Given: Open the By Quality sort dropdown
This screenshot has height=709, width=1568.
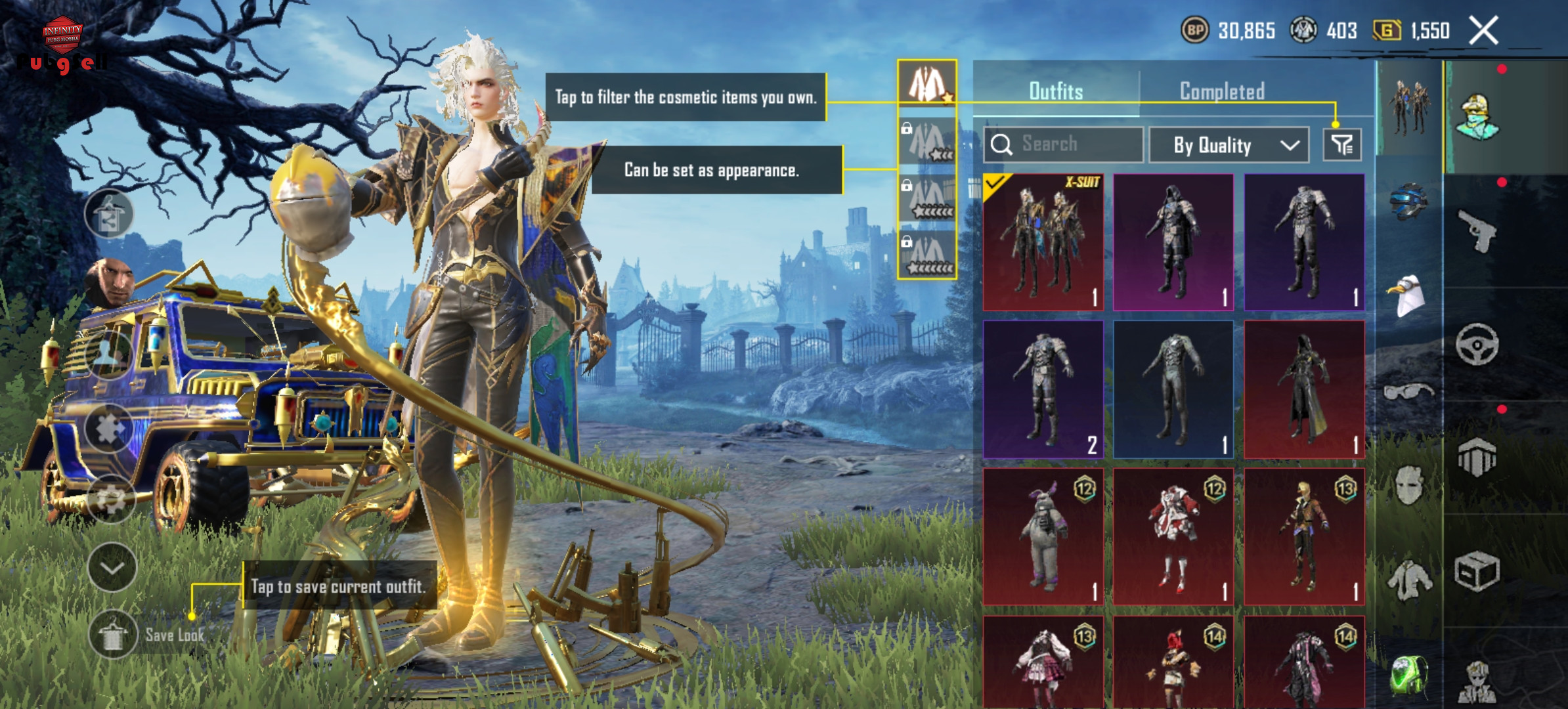Looking at the screenshot, I should click(1229, 145).
